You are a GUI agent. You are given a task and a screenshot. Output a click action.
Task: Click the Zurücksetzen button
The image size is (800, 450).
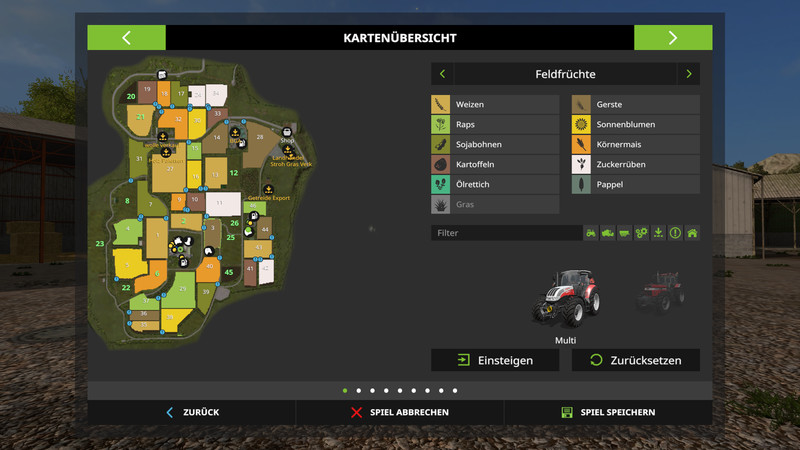(635, 360)
